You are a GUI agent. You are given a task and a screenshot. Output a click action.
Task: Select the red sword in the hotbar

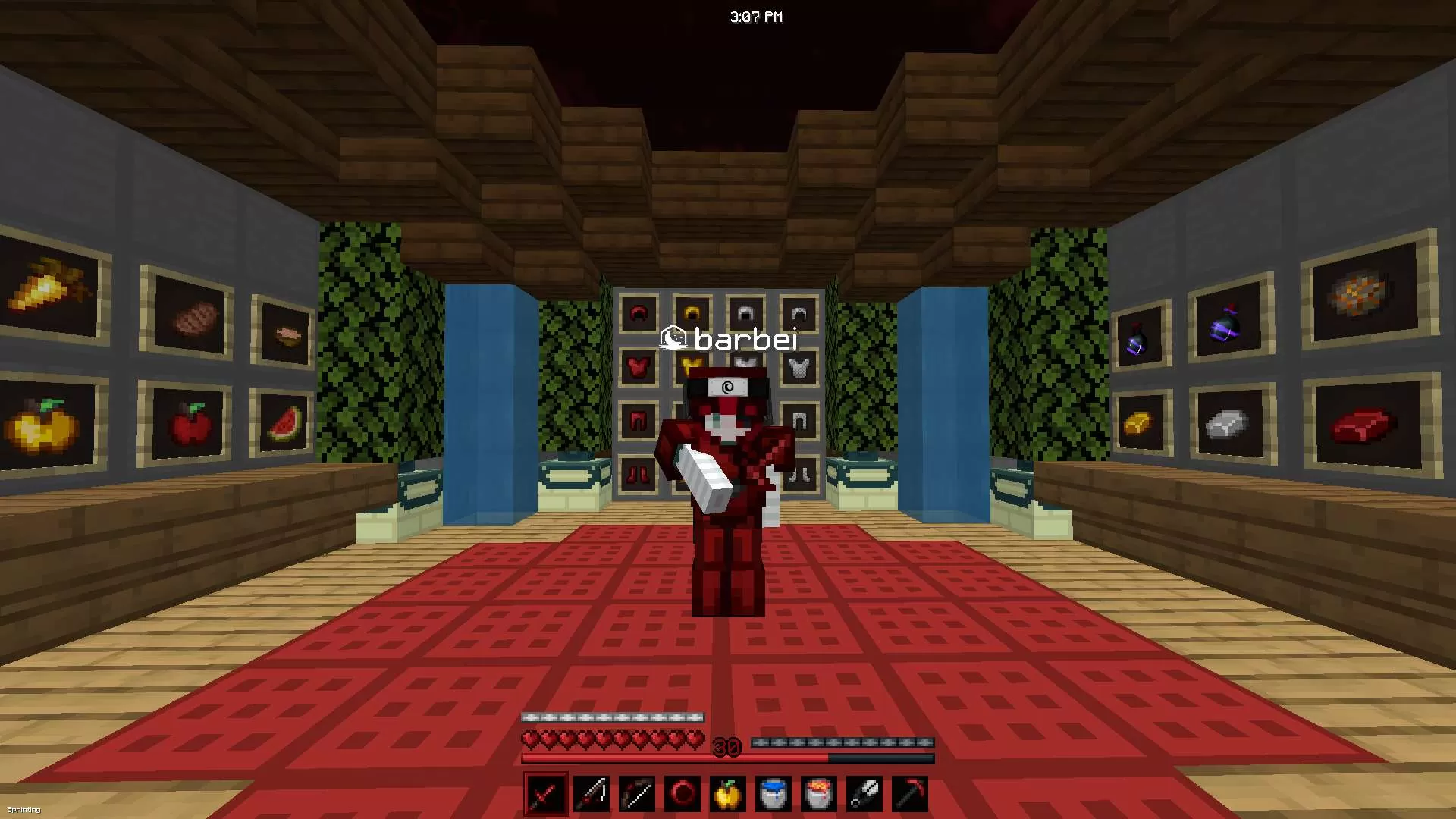click(545, 793)
